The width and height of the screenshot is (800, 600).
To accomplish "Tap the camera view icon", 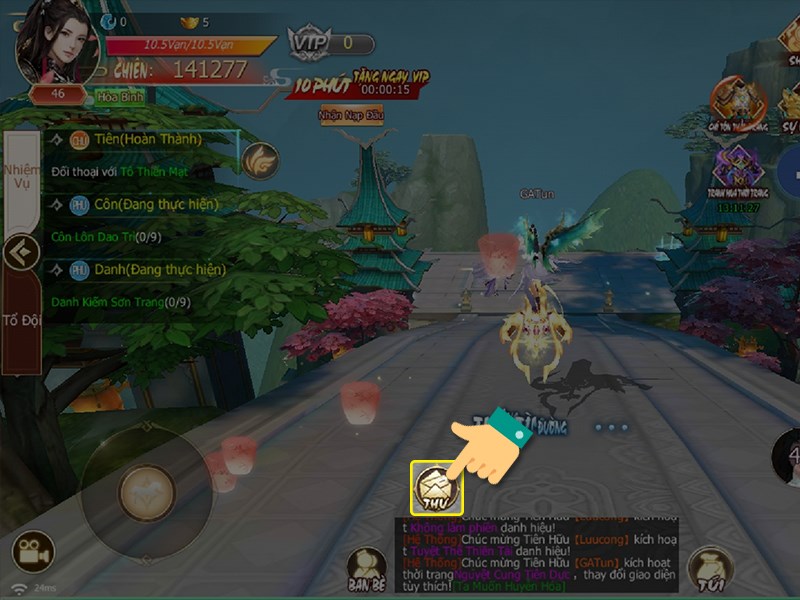I will [32, 552].
